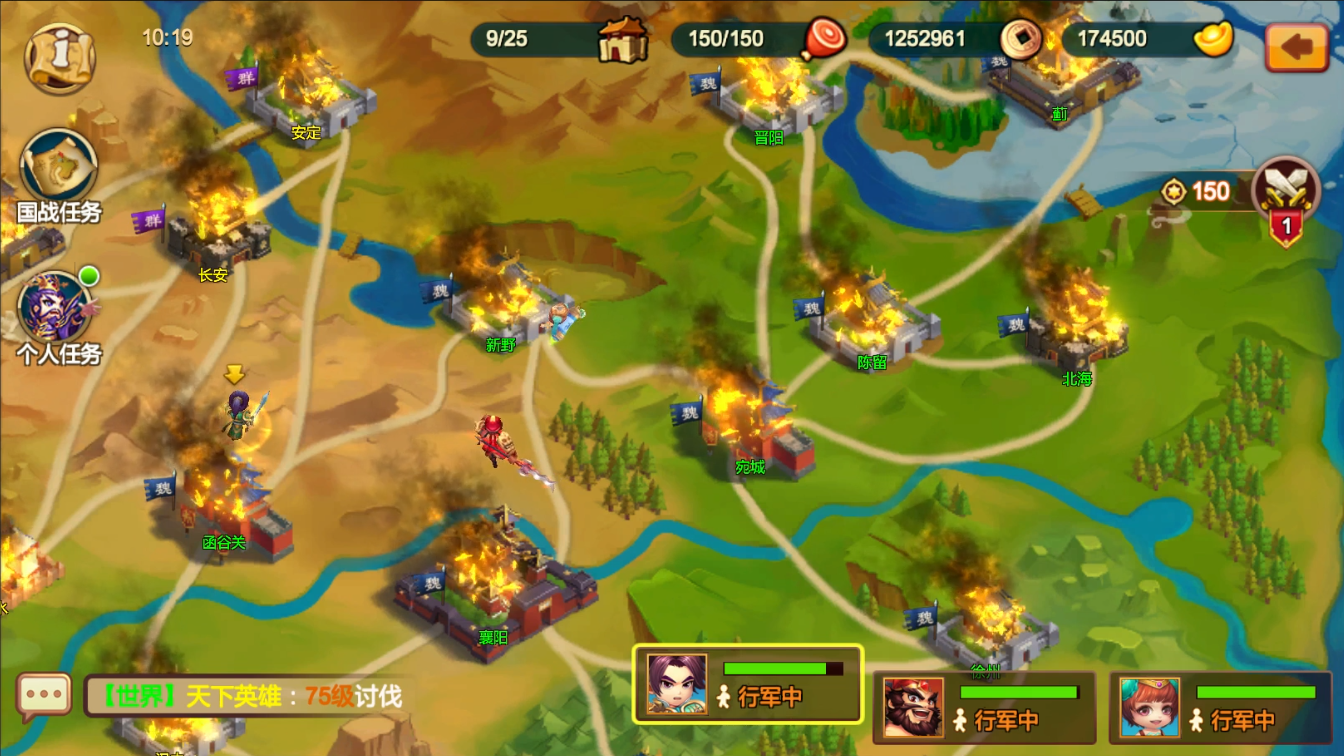The width and height of the screenshot is (1344, 756).
Task: Select the city 北海 on the map
Action: (x=1076, y=336)
